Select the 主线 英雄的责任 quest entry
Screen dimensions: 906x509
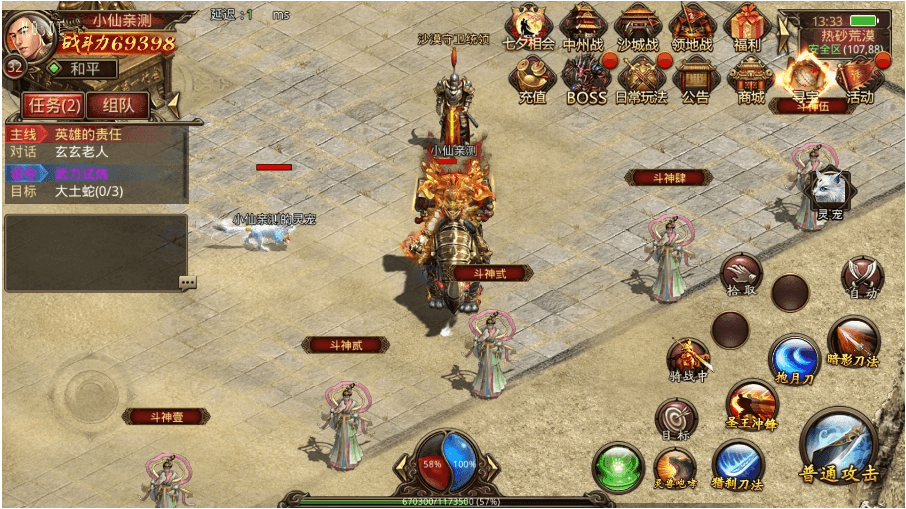point(96,133)
